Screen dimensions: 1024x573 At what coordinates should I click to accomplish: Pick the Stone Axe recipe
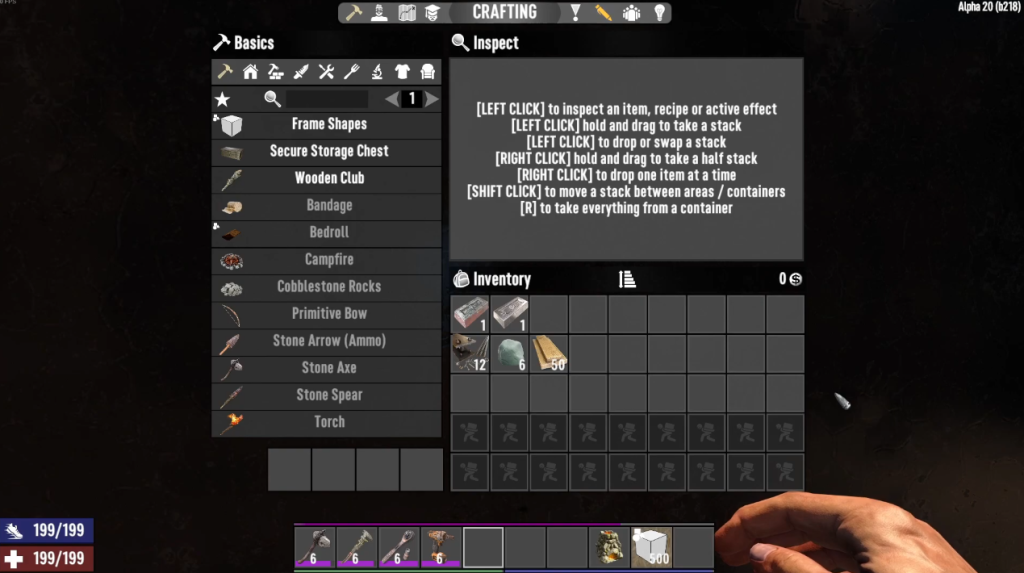(328, 368)
